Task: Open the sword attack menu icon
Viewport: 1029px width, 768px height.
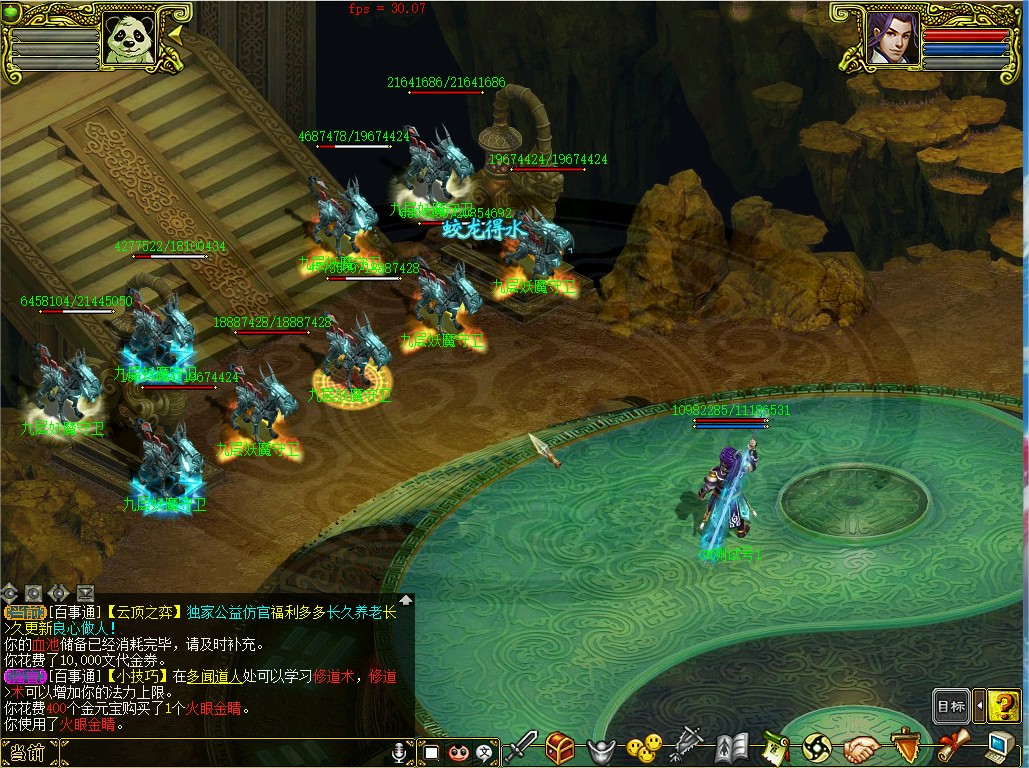Action: tap(521, 746)
